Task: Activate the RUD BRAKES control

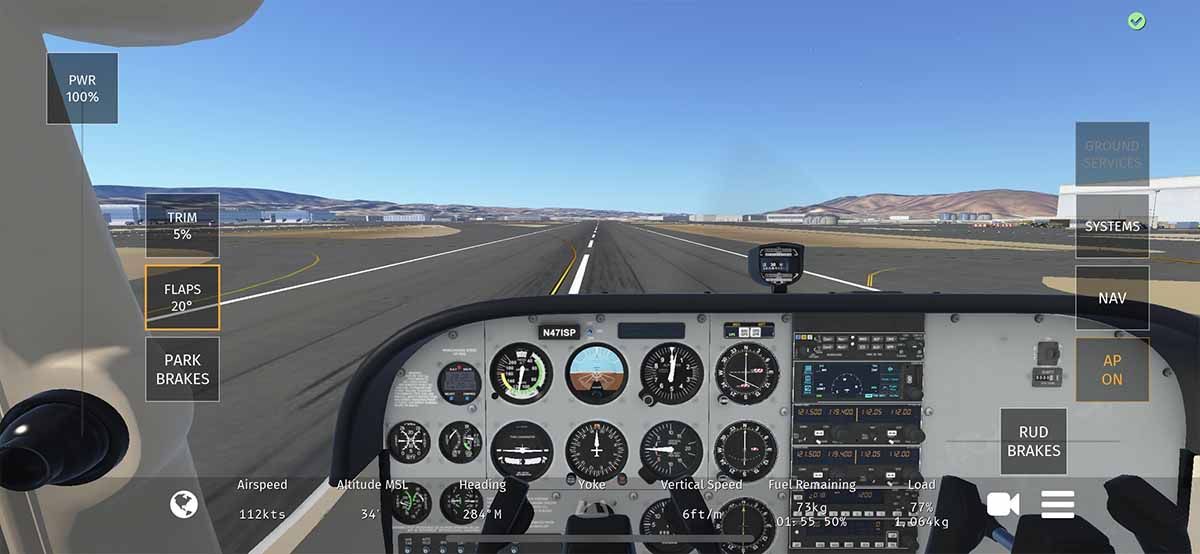Action: 1033,442
